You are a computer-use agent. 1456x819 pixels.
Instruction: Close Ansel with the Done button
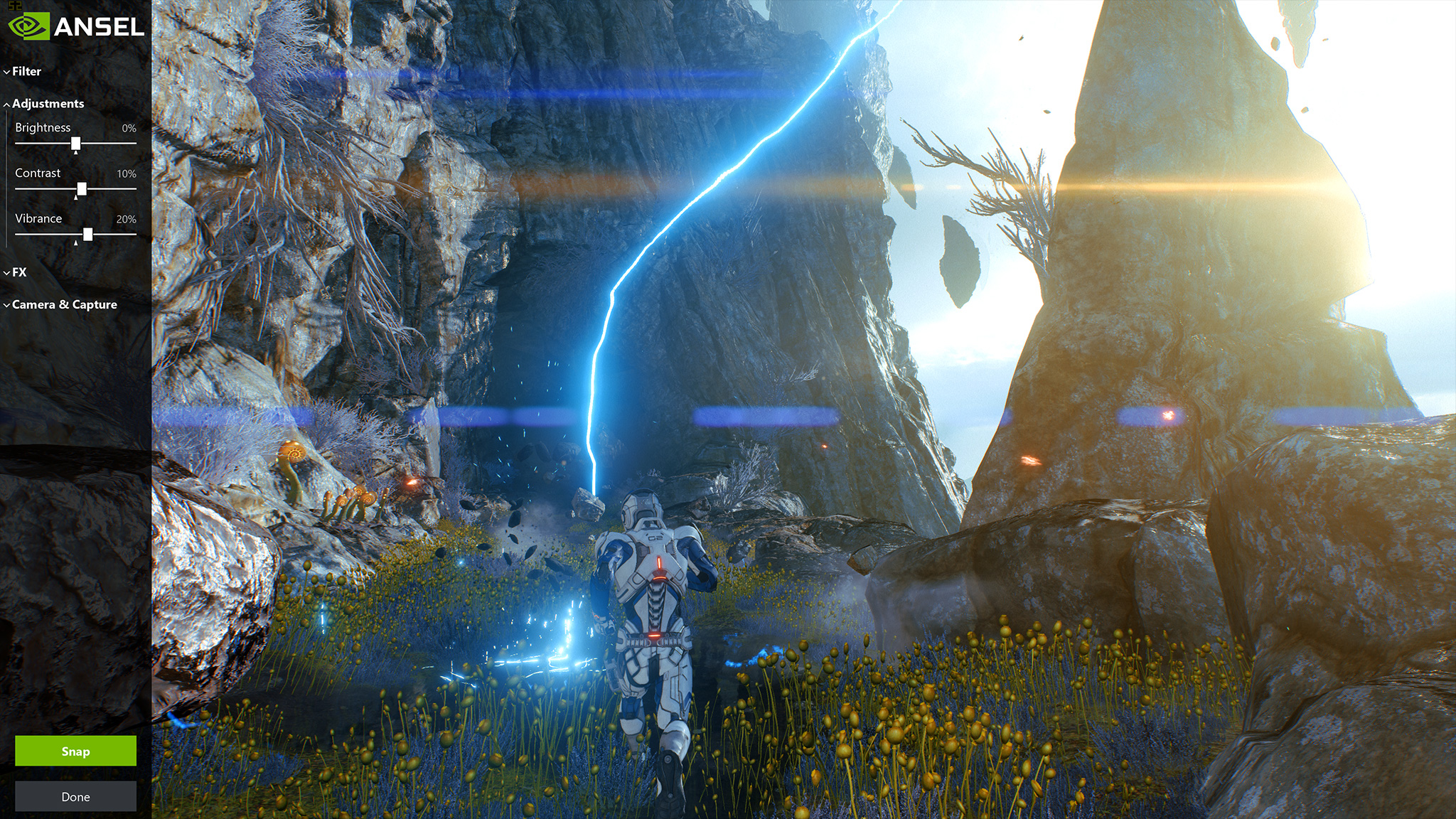(75, 796)
